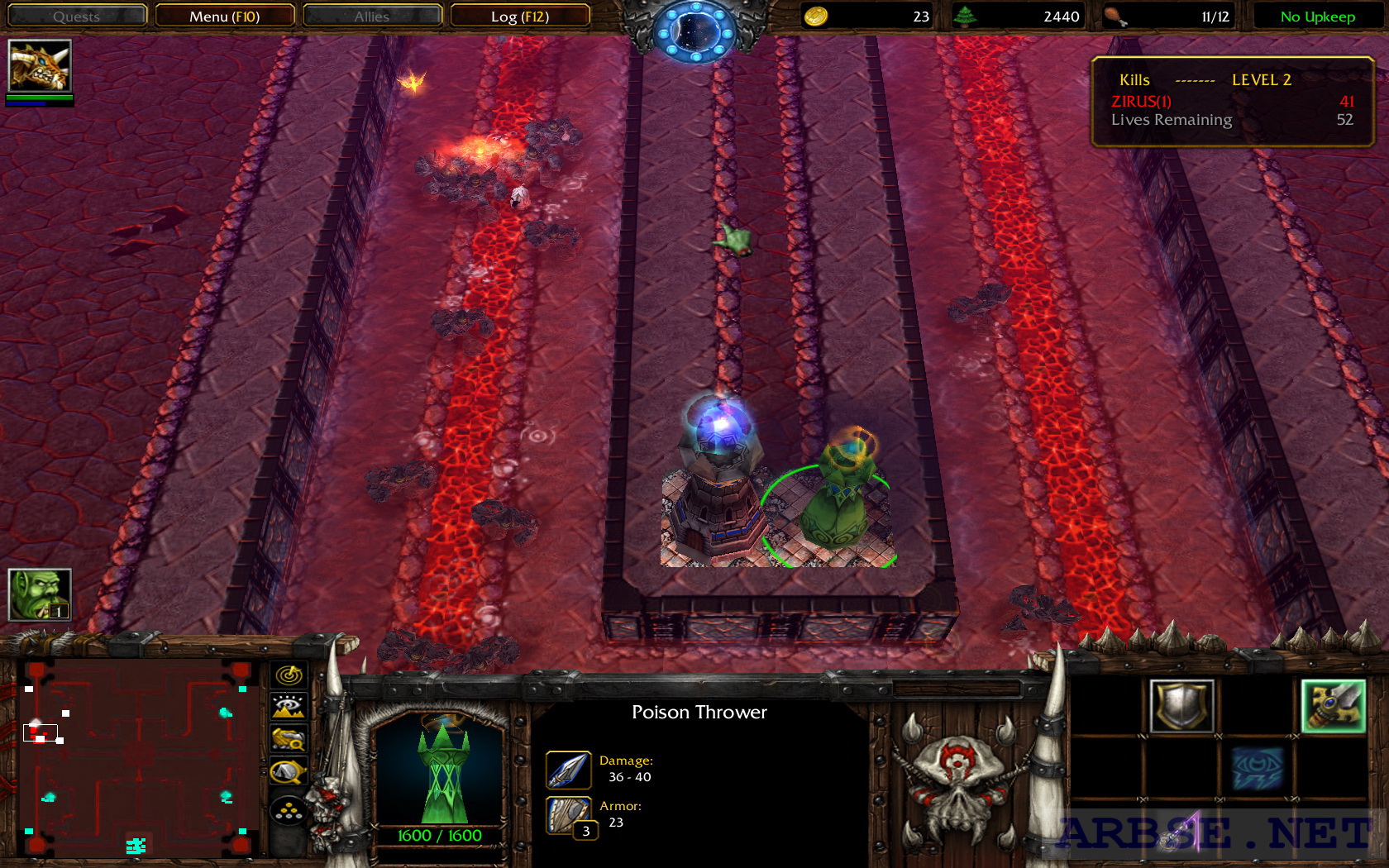The image size is (1389, 868).
Task: Toggle formation movement button
Action: coord(289,812)
